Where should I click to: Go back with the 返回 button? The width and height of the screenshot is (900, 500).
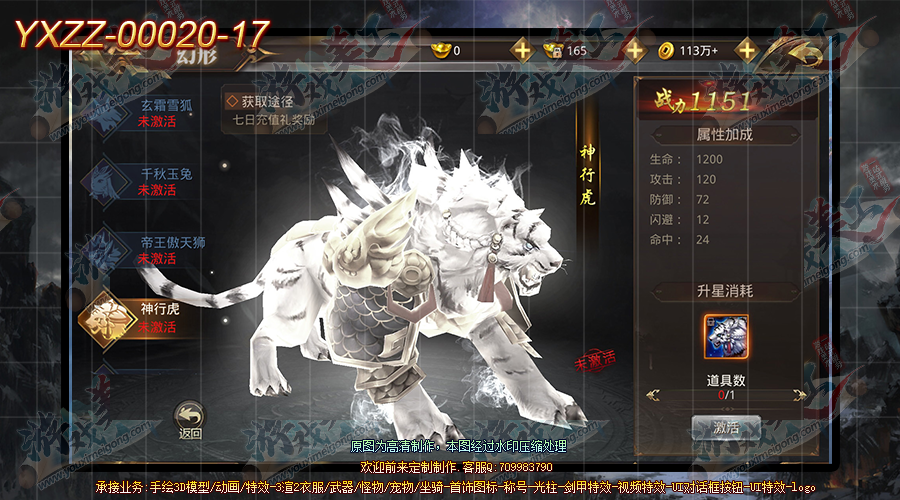coord(190,419)
